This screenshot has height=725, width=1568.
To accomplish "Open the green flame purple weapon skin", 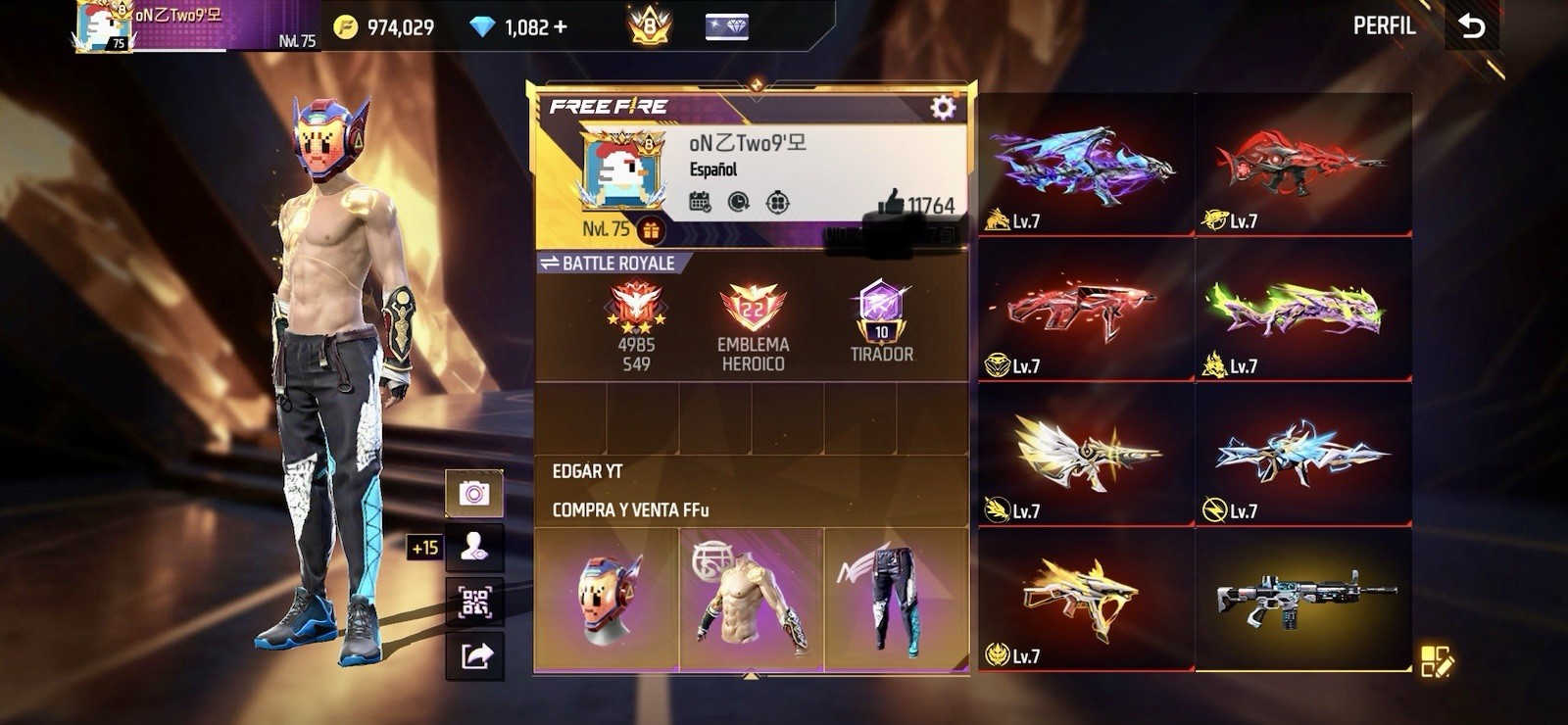I will pos(1303,310).
